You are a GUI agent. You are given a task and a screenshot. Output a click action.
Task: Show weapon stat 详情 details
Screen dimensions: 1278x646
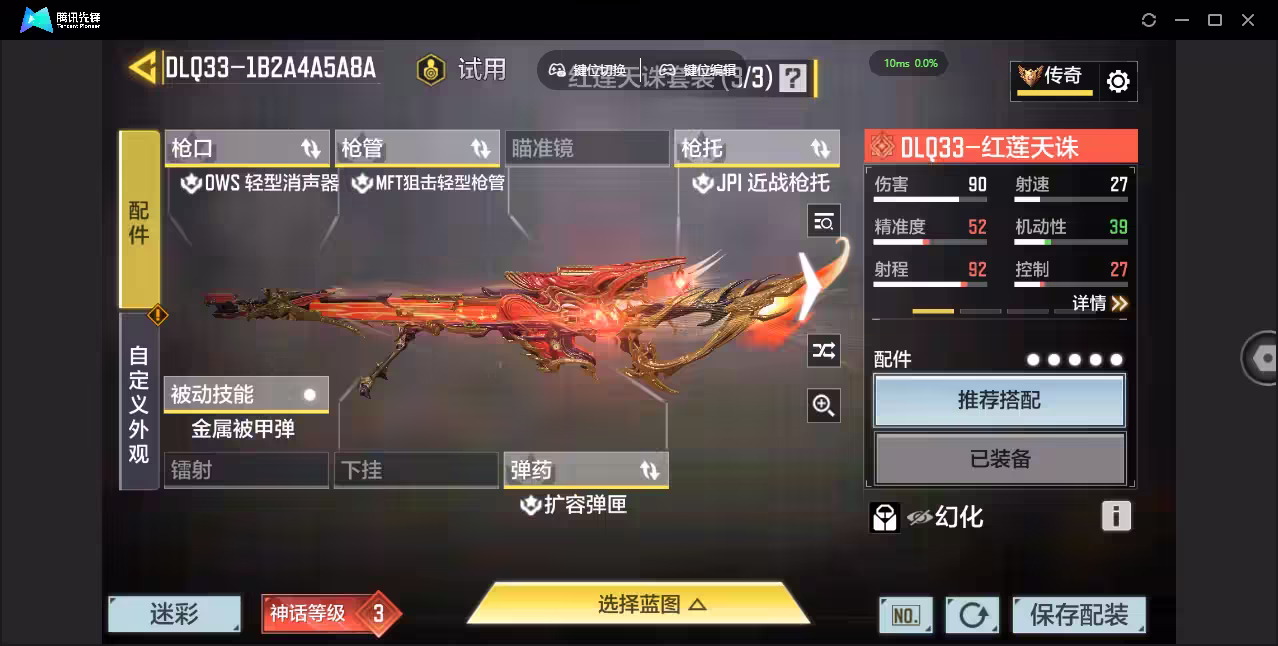coord(1100,303)
